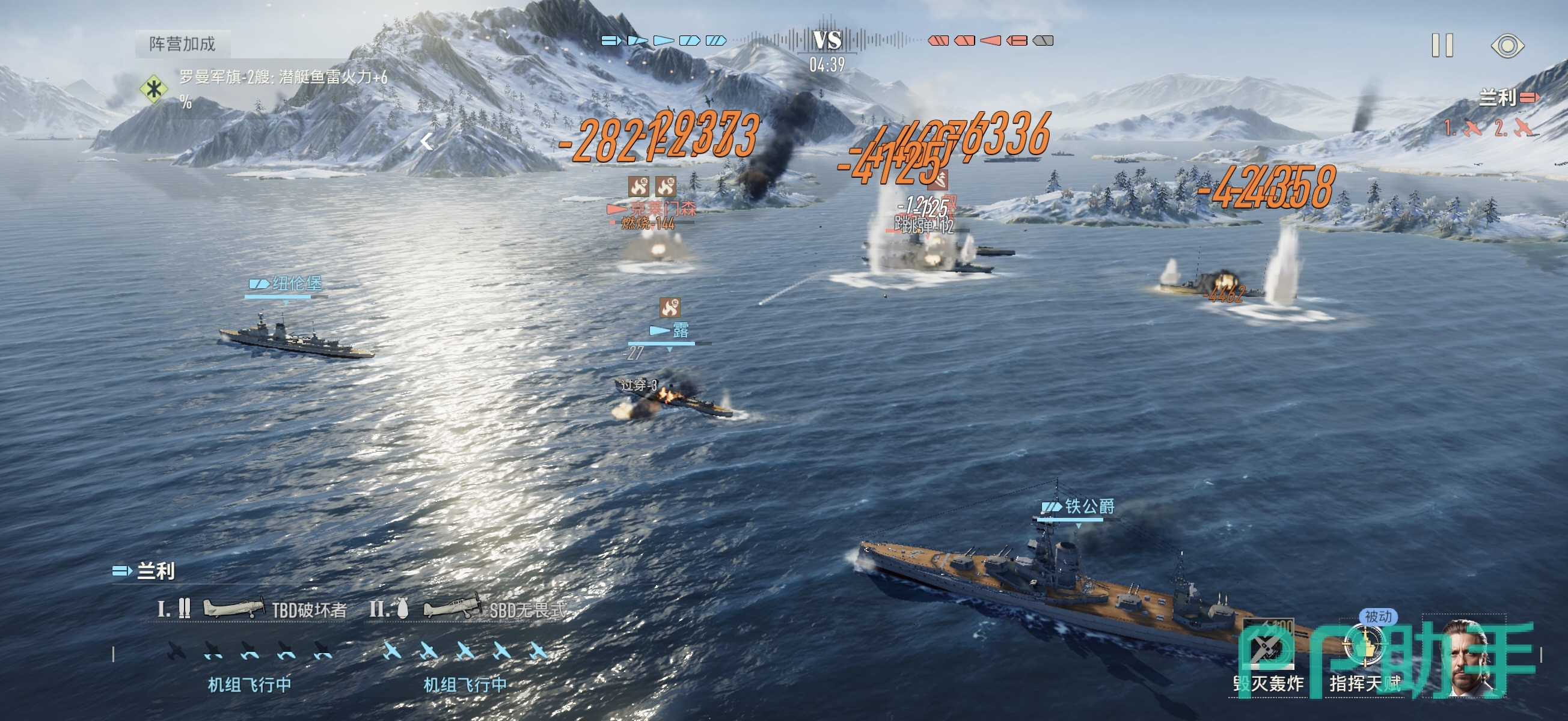Image resolution: width=1568 pixels, height=721 pixels.
Task: Collapse the faction bonus panel with the arrow
Action: [x=427, y=142]
